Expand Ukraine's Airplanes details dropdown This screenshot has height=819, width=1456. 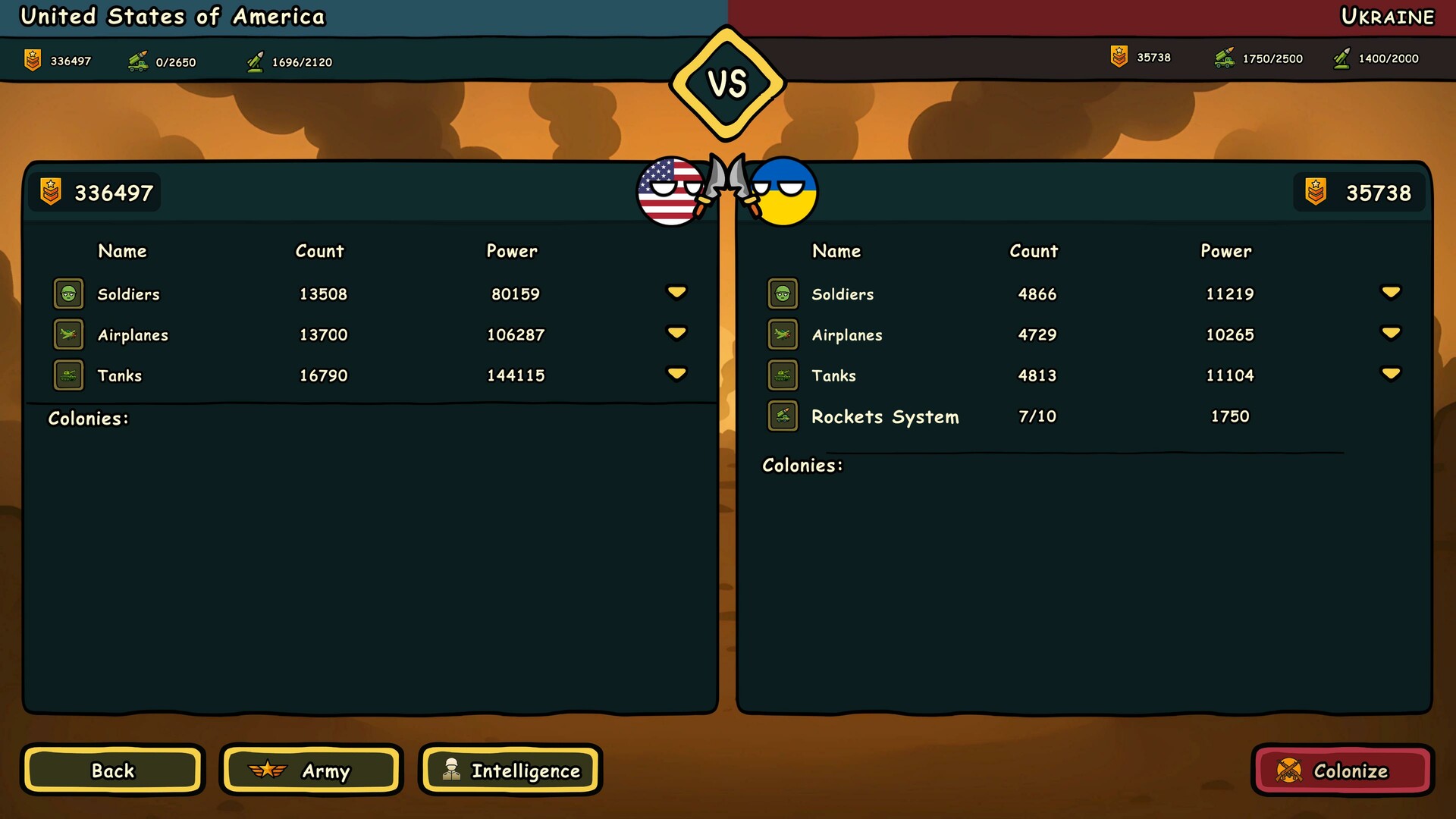click(x=1390, y=332)
